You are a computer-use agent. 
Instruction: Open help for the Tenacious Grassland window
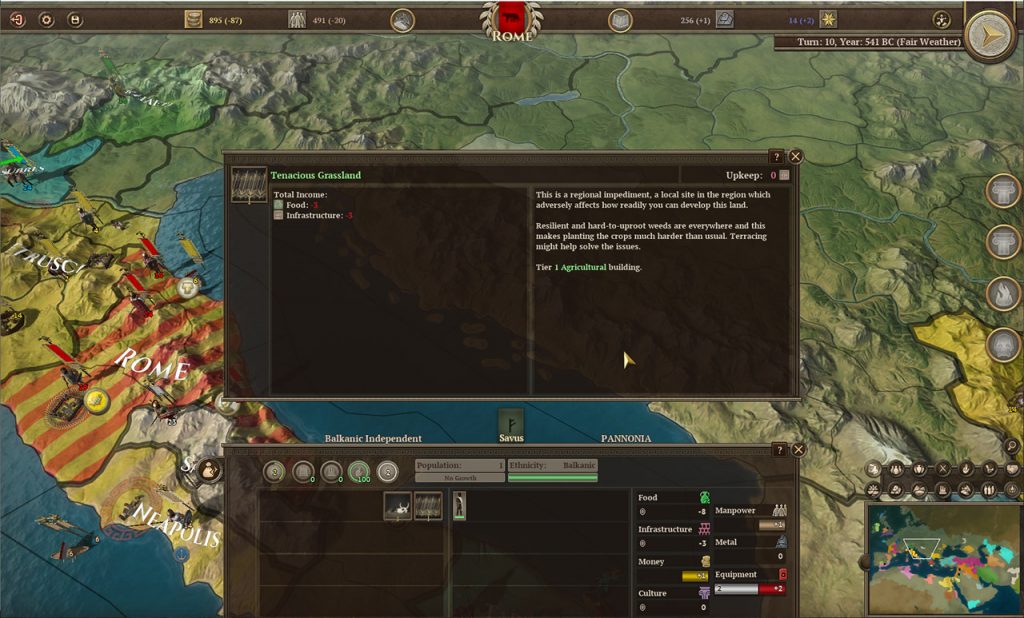point(777,156)
